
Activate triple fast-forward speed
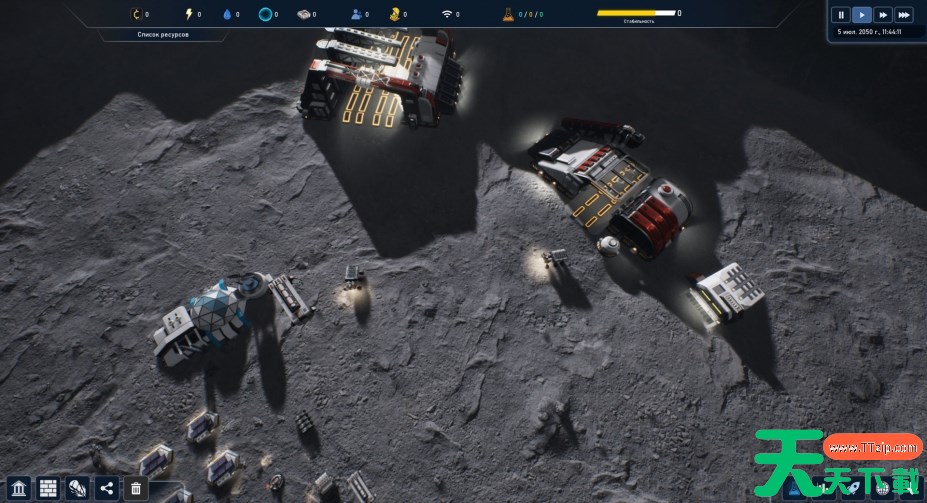pyautogui.click(x=904, y=15)
